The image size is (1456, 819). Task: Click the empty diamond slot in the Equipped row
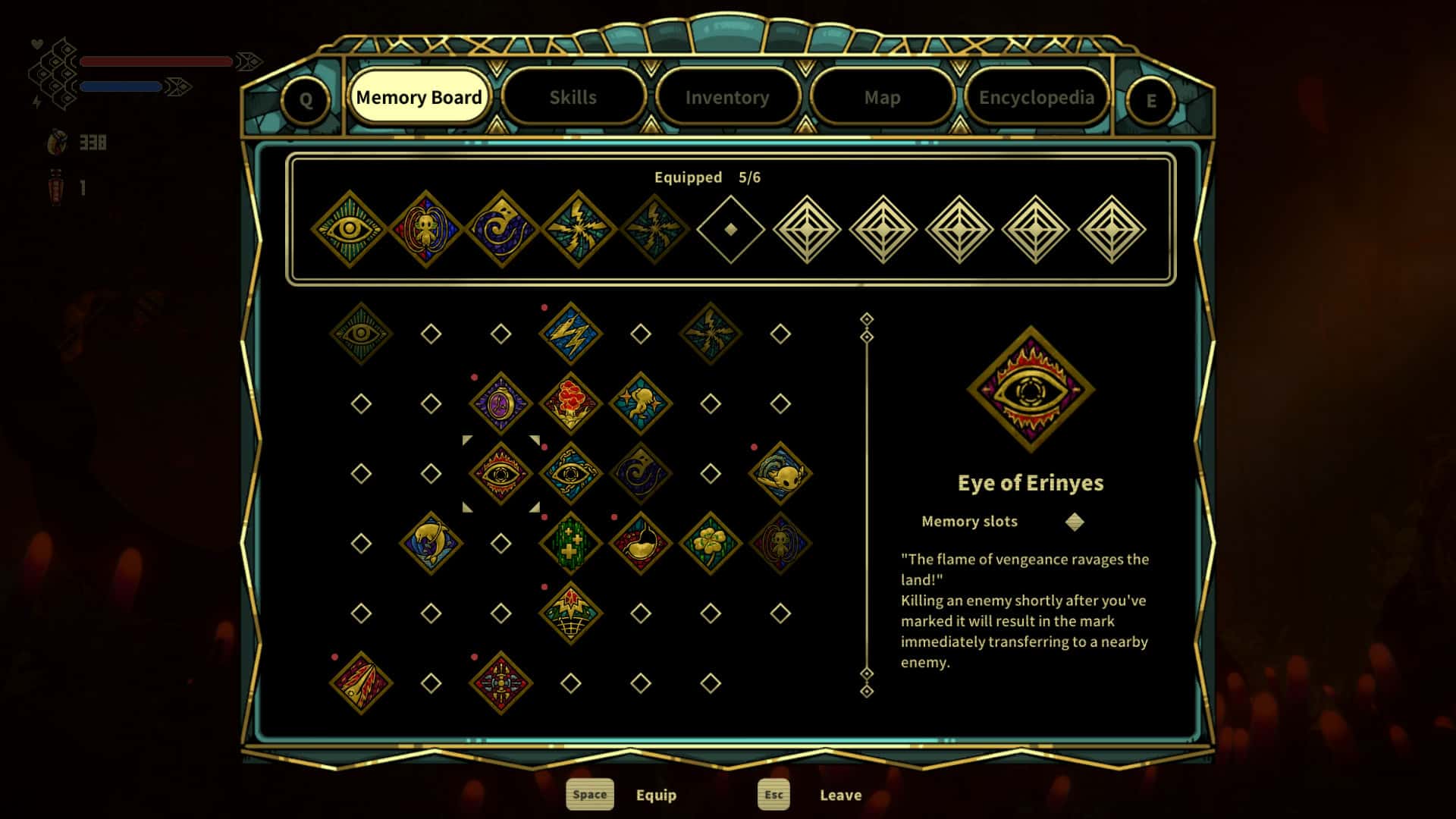[729, 226]
